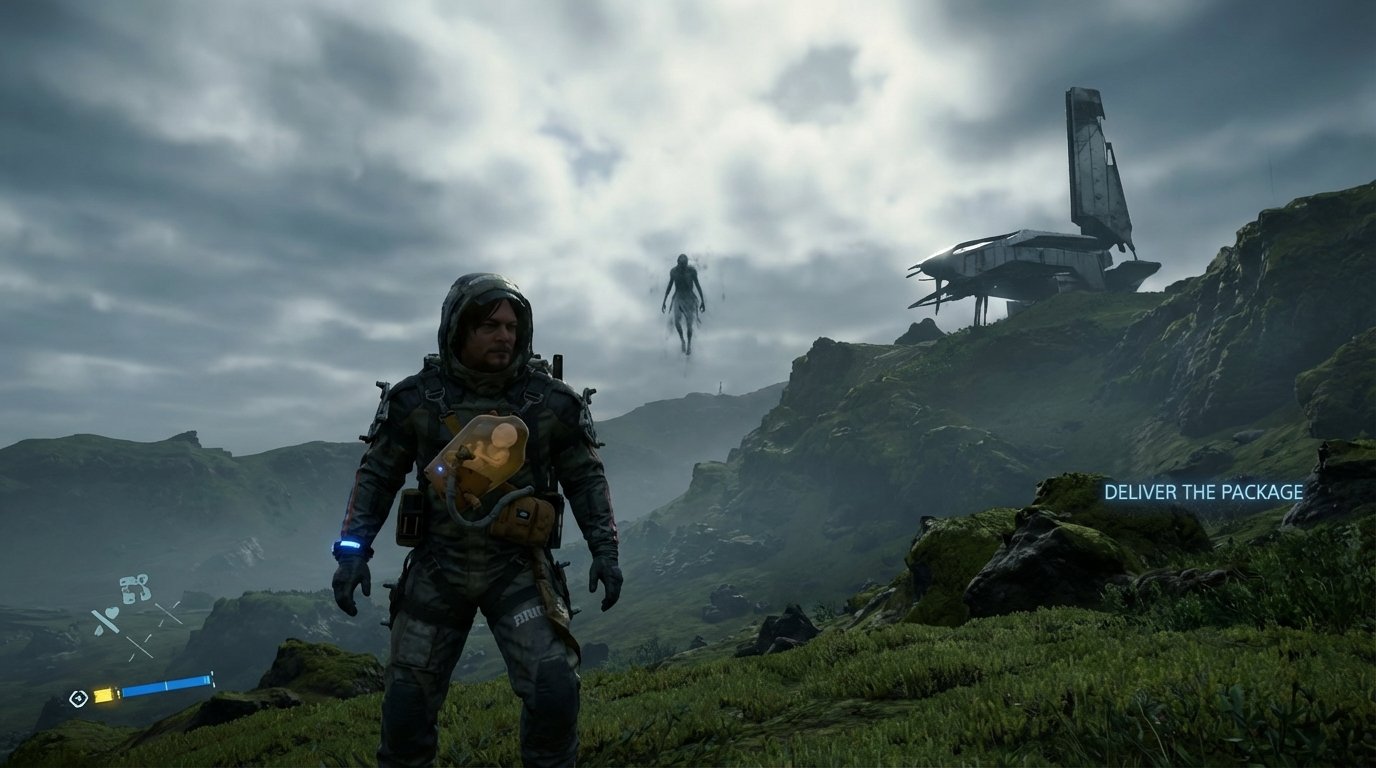The width and height of the screenshot is (1376, 768).
Task: Click the lower X equipment slot icon
Action: 140,646
